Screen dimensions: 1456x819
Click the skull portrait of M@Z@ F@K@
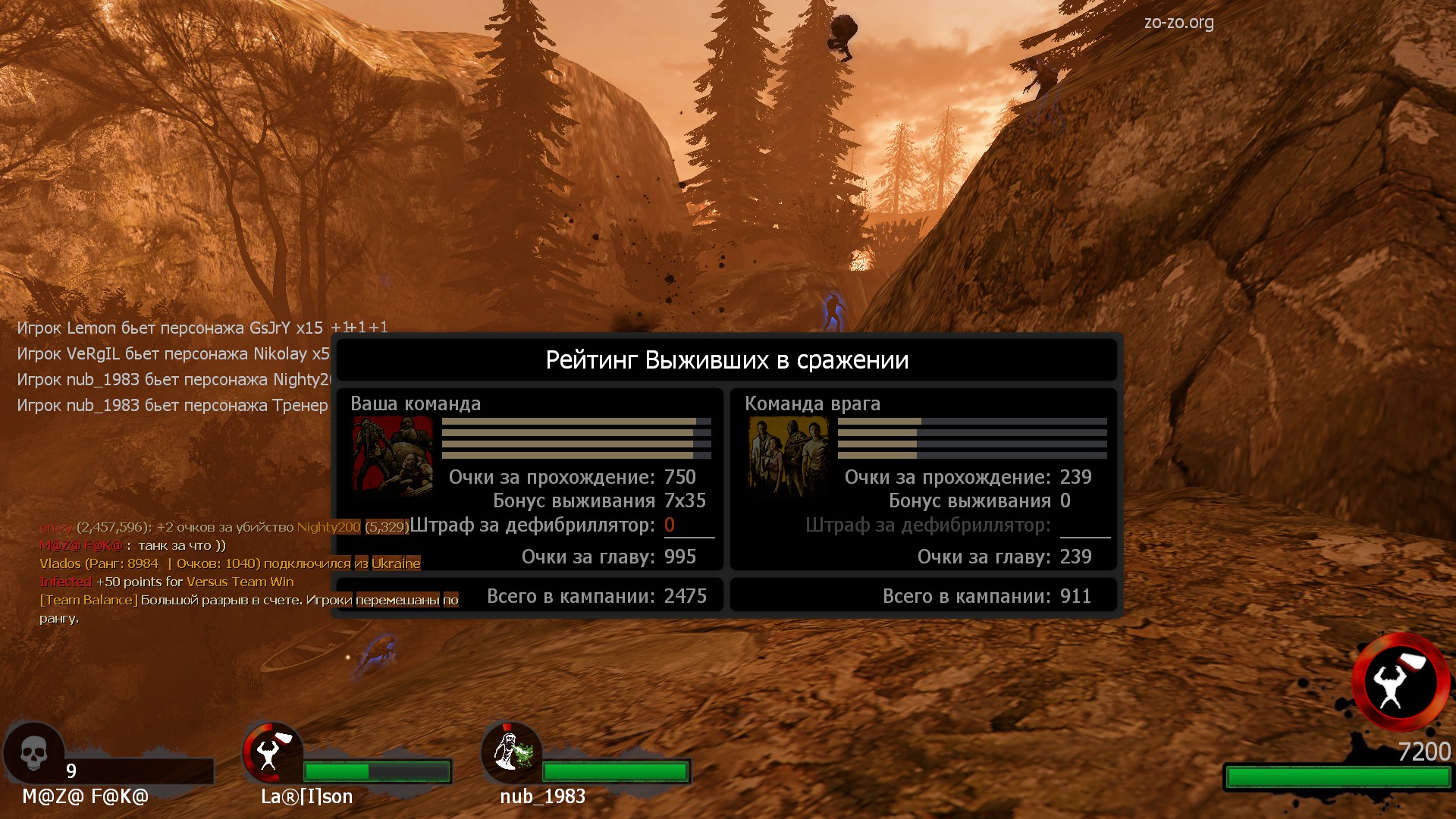tap(33, 754)
